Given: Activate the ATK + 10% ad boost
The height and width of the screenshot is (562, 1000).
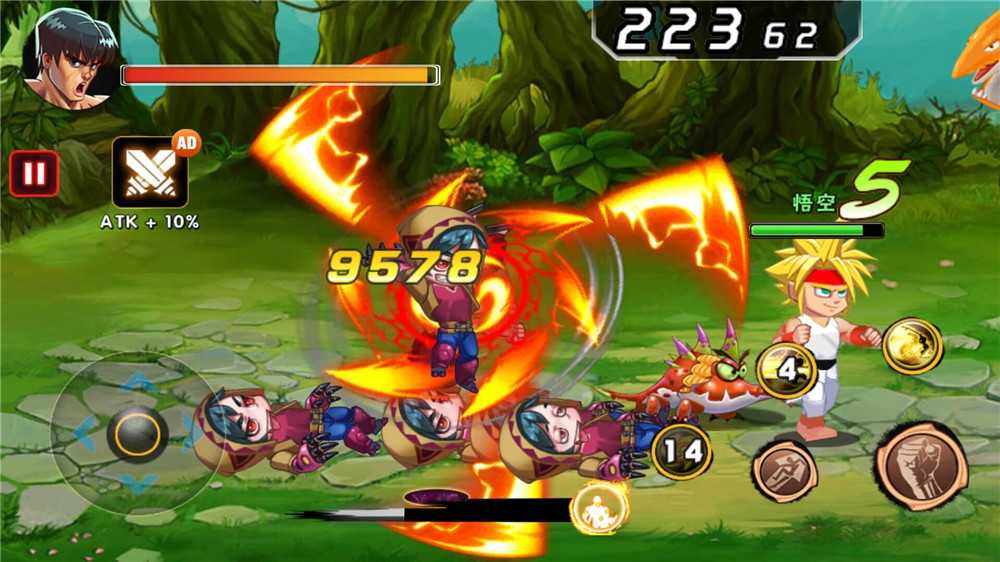Looking at the screenshot, I should pyautogui.click(x=149, y=172).
